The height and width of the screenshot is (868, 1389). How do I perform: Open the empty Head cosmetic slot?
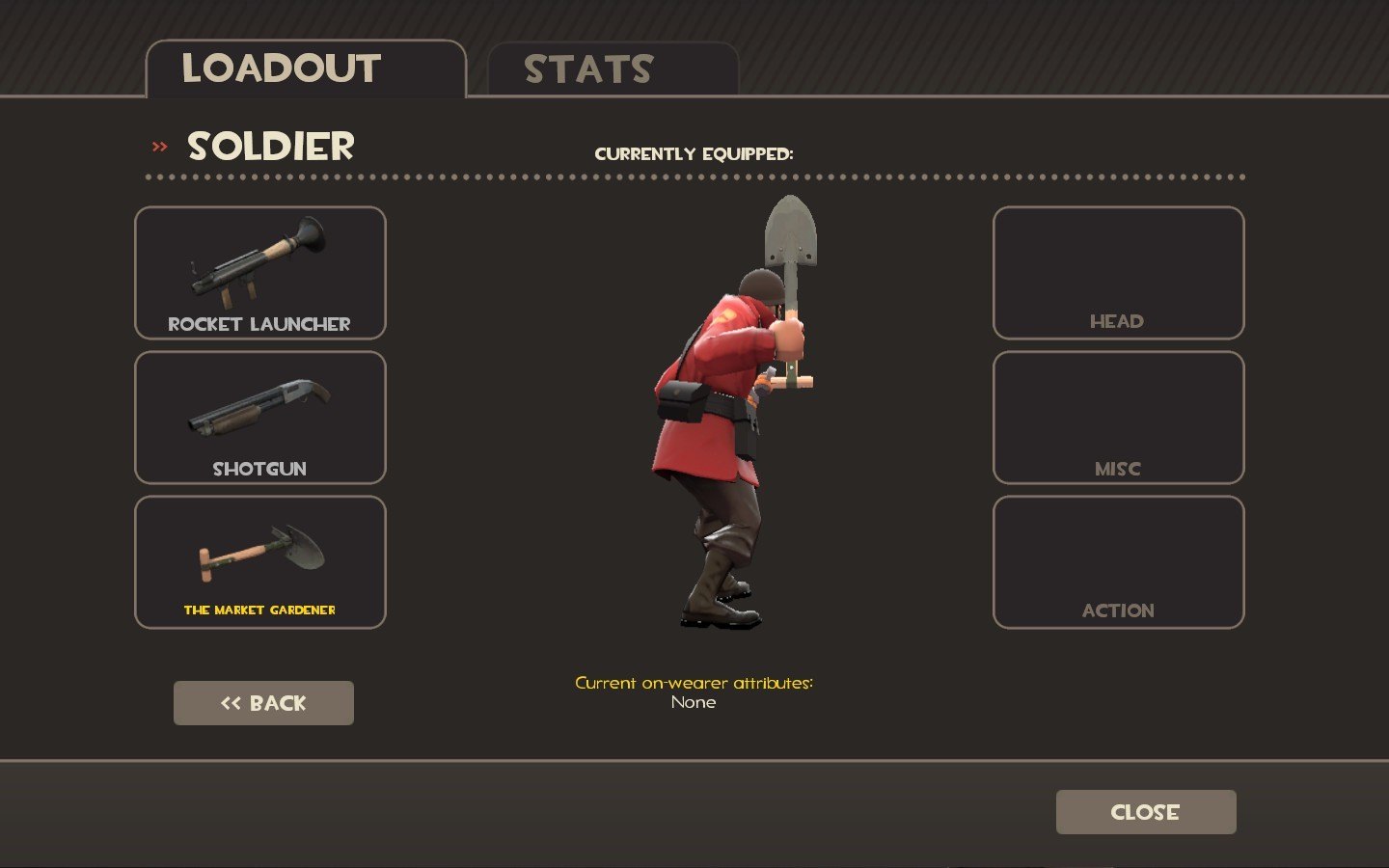[1118, 273]
